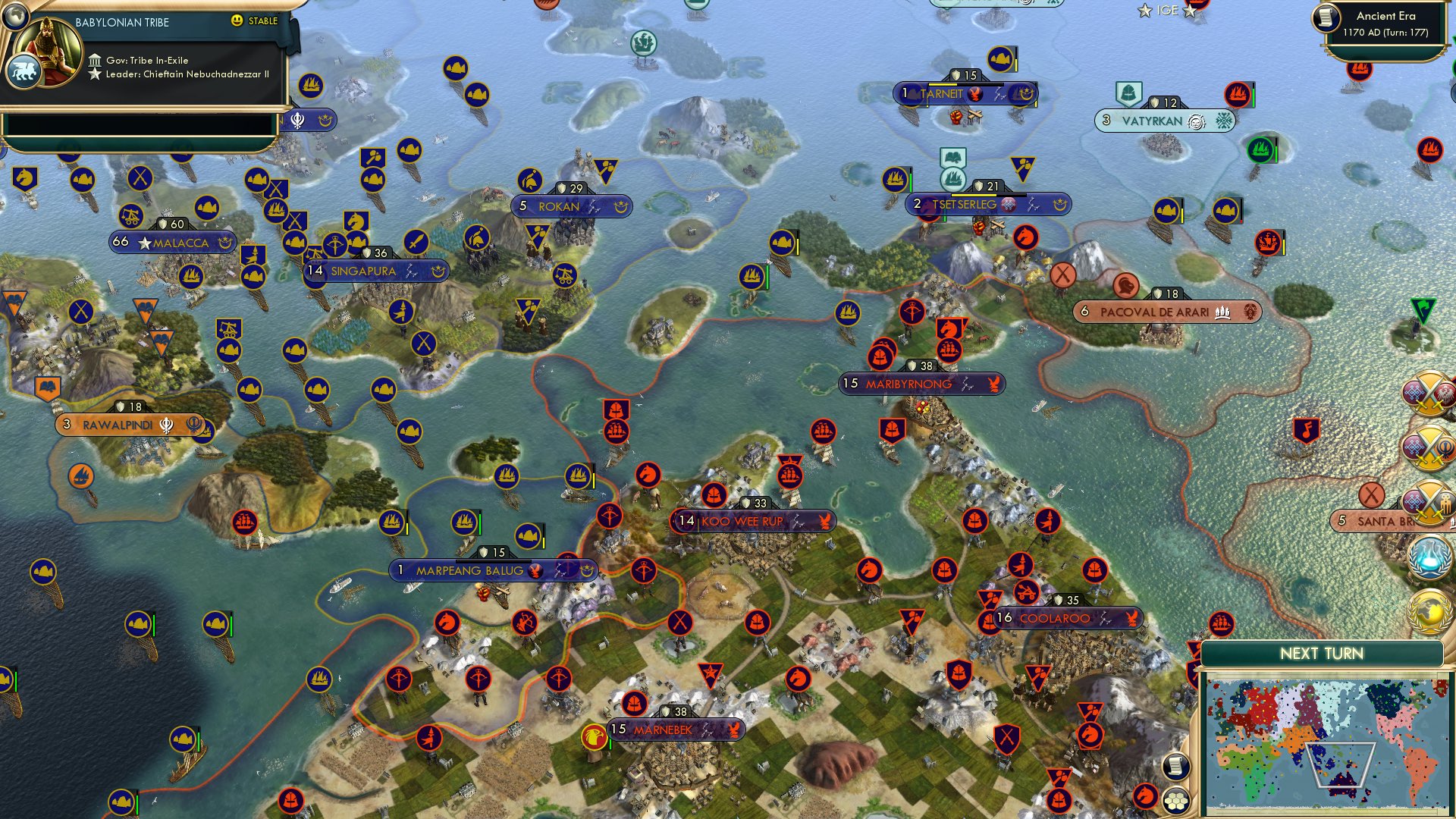Click the globe icon above the leader portrait

(x=15, y=14)
